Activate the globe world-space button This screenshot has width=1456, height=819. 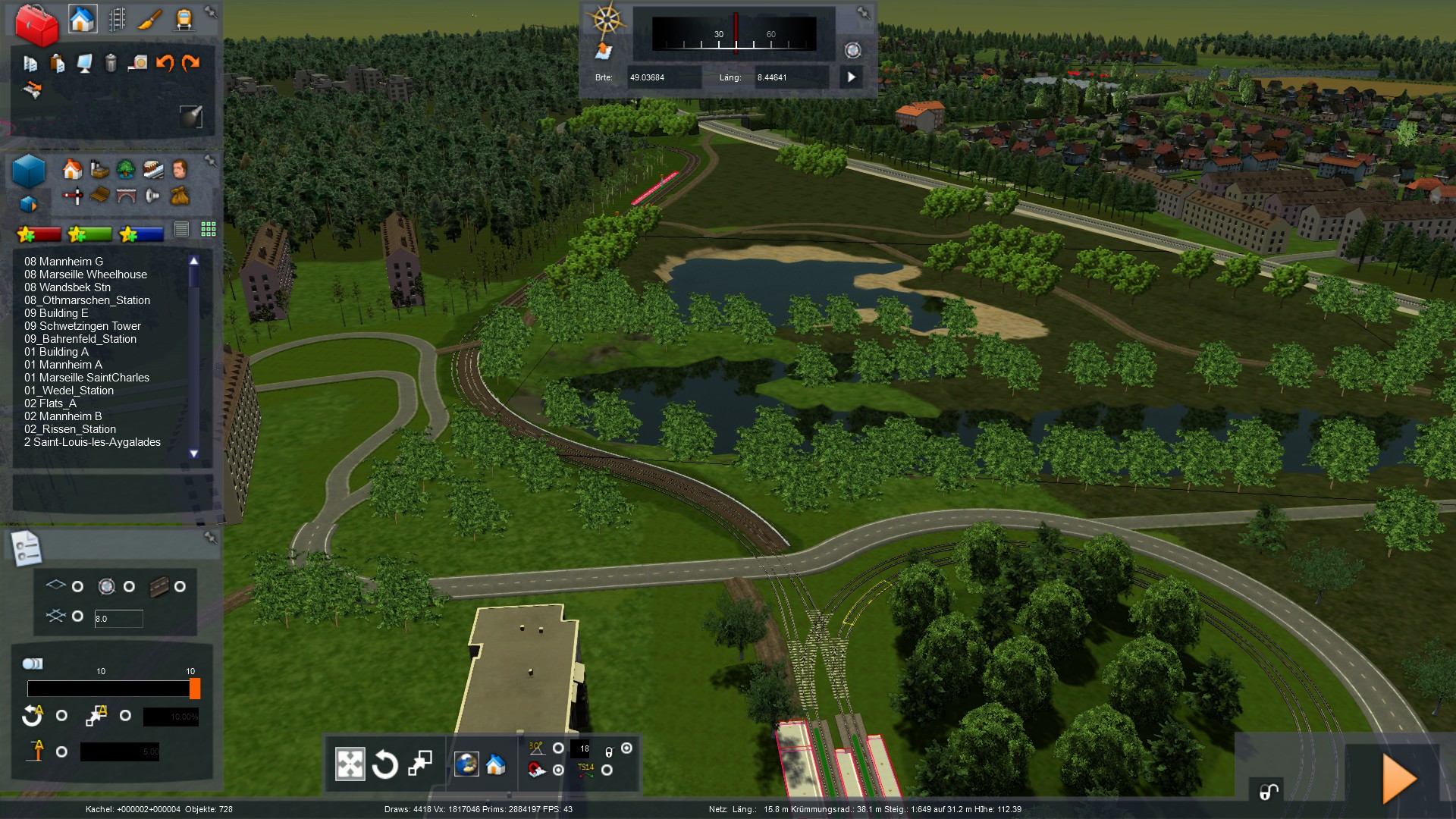[466, 764]
